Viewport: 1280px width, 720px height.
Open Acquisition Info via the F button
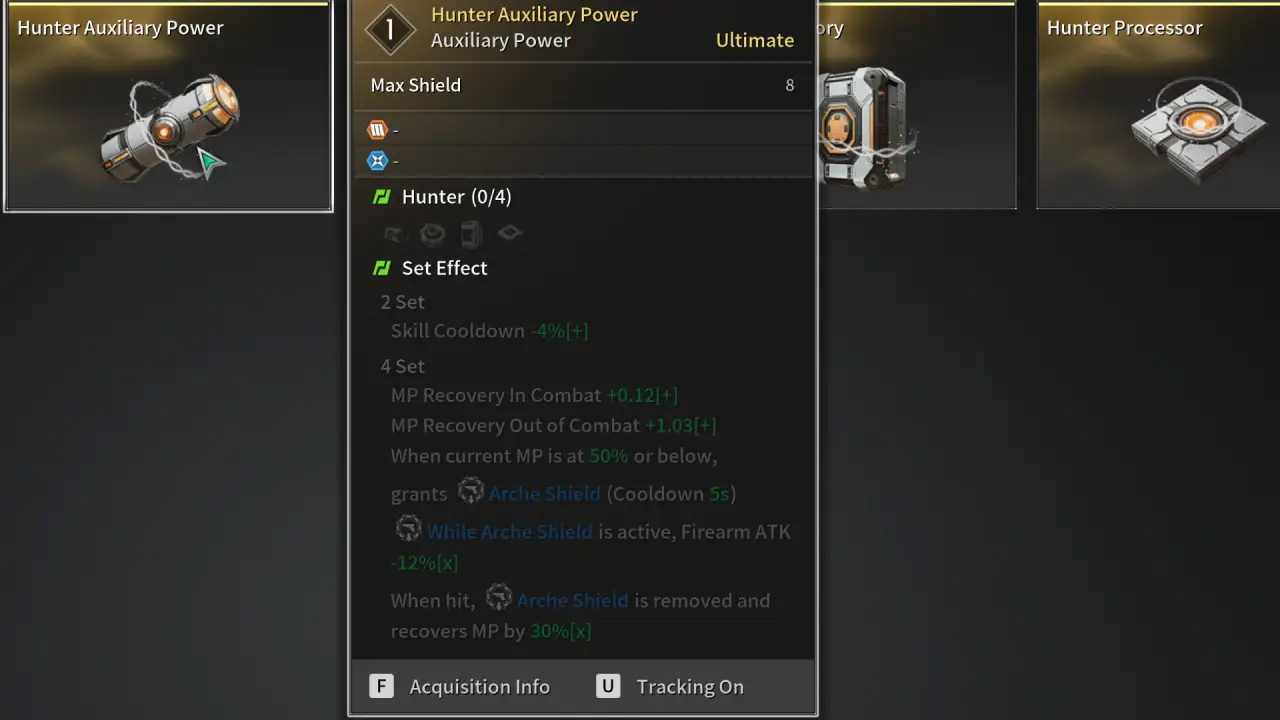(x=381, y=686)
